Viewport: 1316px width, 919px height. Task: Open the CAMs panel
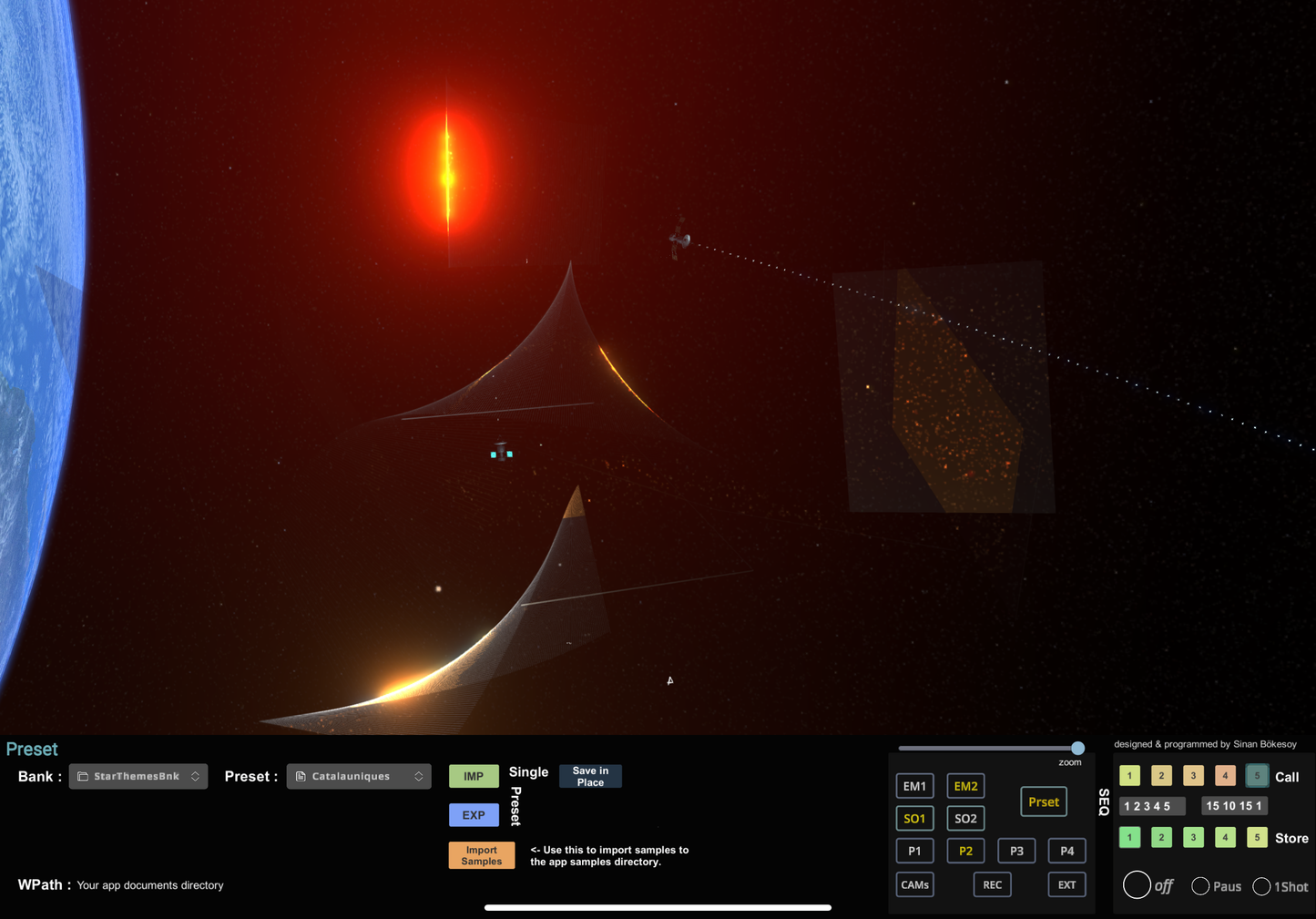point(914,884)
